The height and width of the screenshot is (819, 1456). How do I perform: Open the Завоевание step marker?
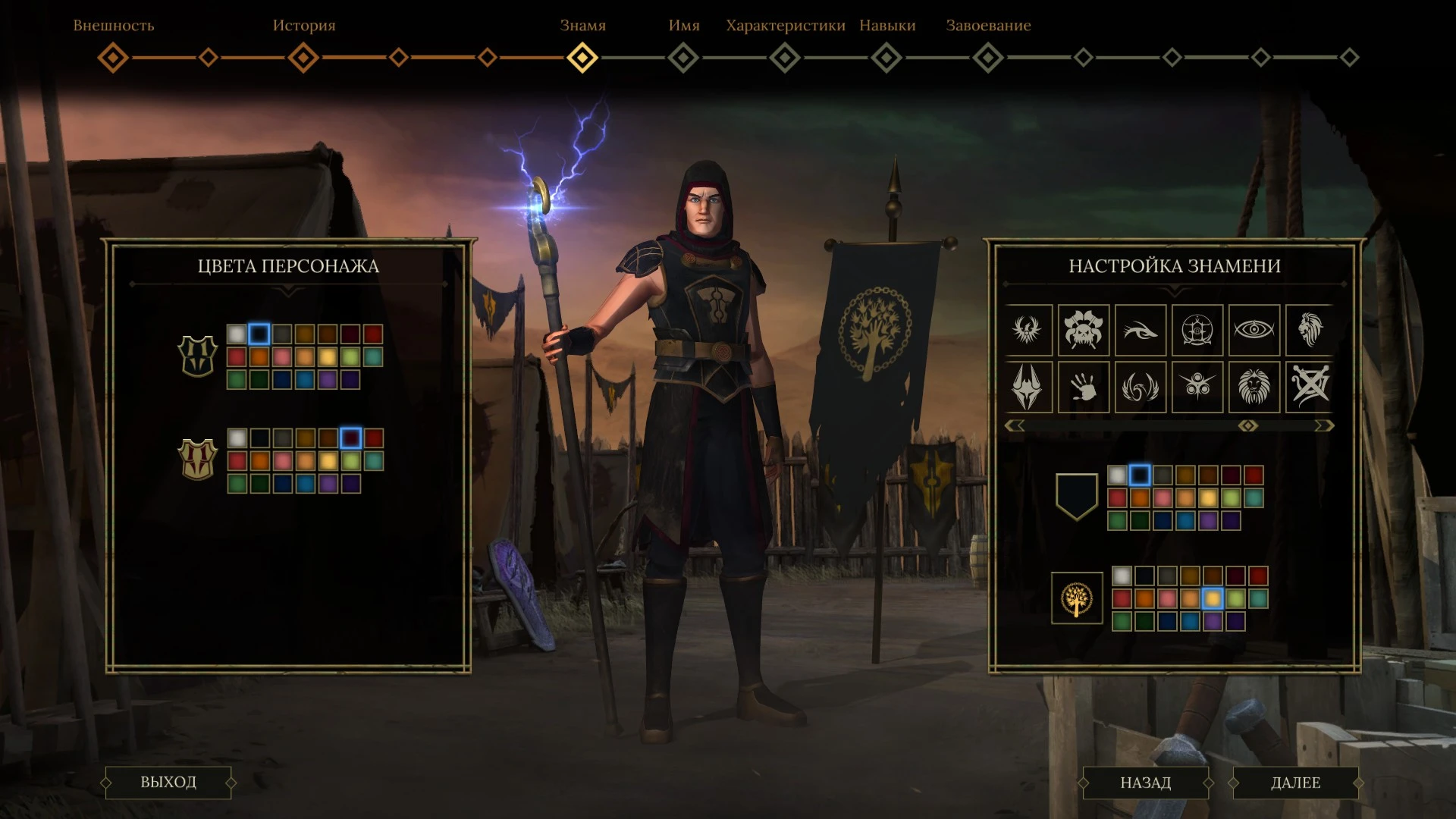[988, 58]
